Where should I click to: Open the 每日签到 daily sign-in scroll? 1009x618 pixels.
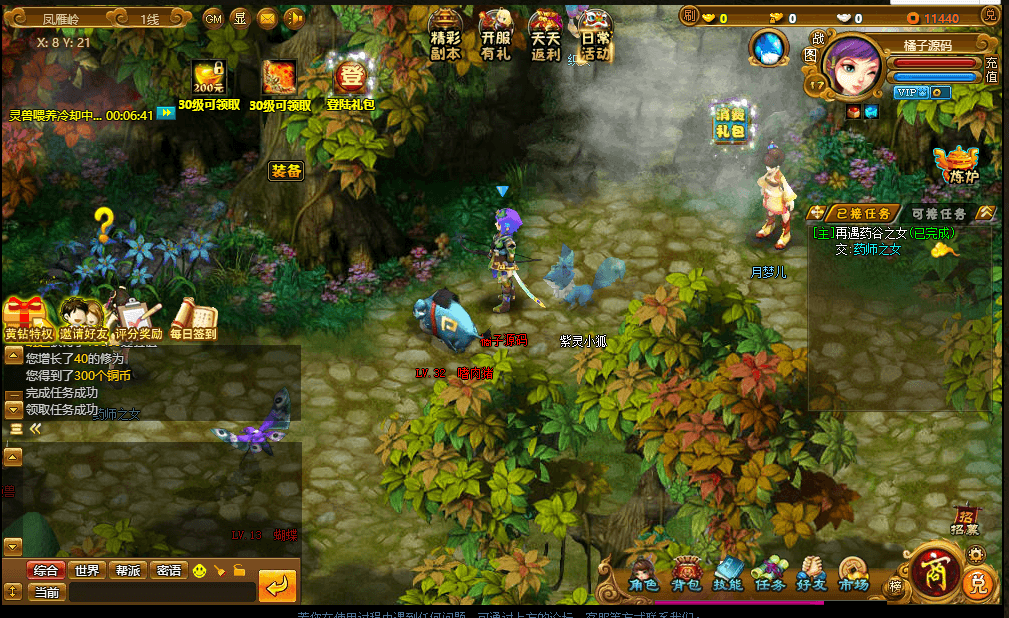point(194,319)
